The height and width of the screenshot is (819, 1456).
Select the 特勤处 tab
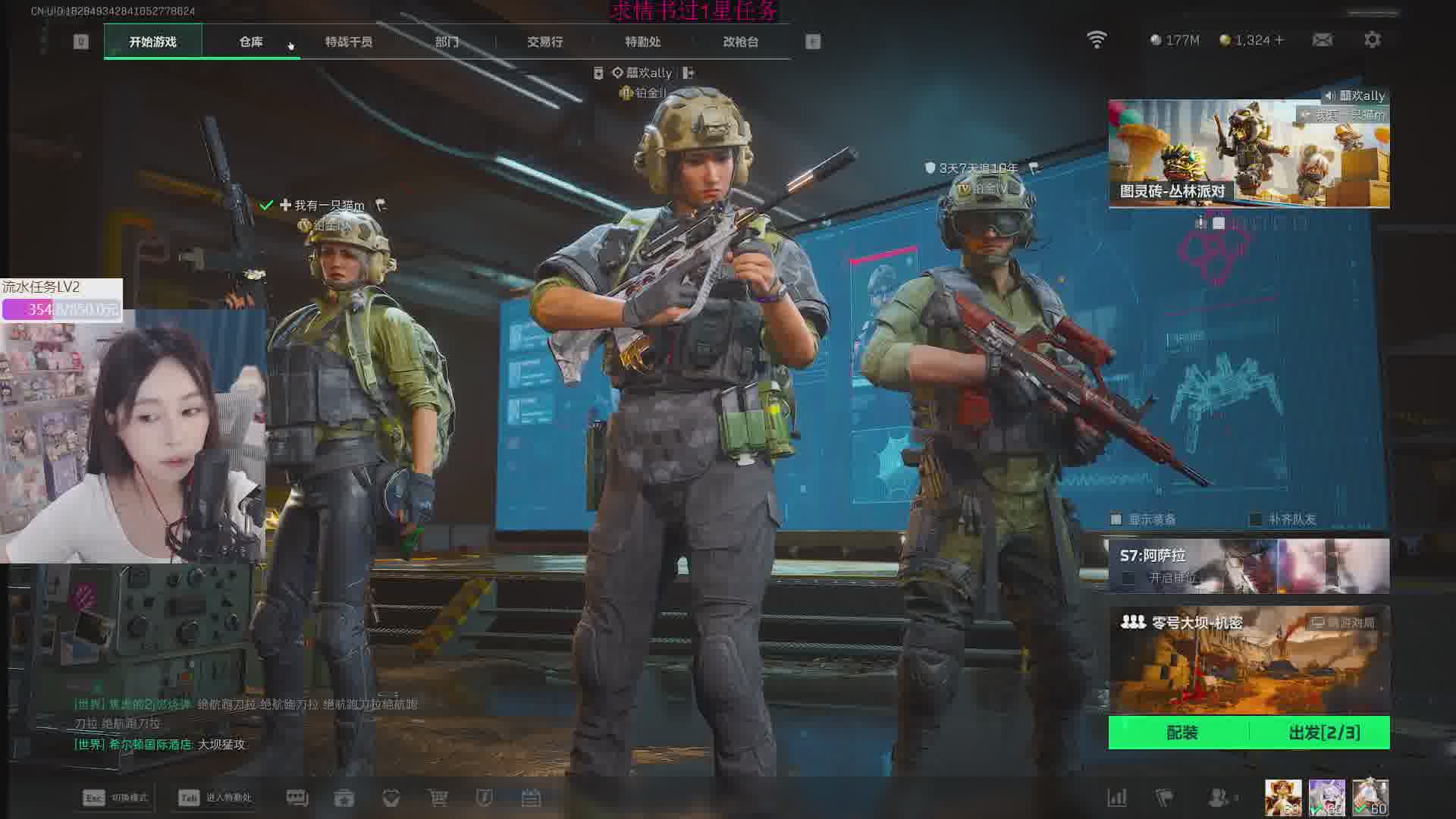[642, 42]
